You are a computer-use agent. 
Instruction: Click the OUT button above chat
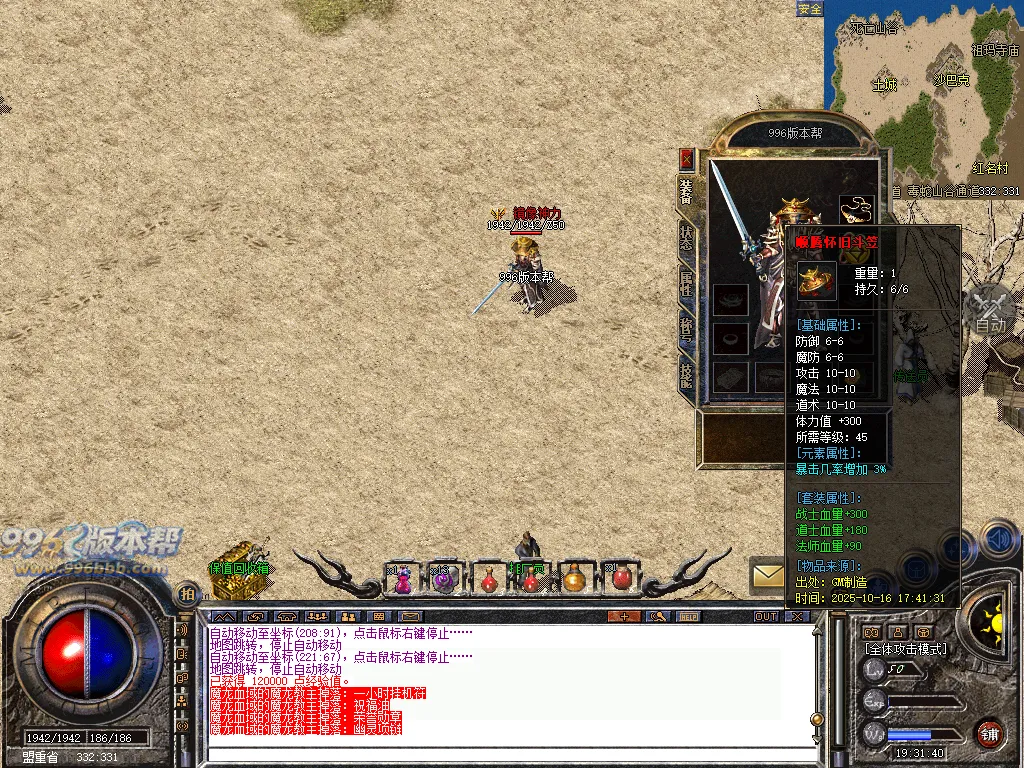pyautogui.click(x=766, y=616)
